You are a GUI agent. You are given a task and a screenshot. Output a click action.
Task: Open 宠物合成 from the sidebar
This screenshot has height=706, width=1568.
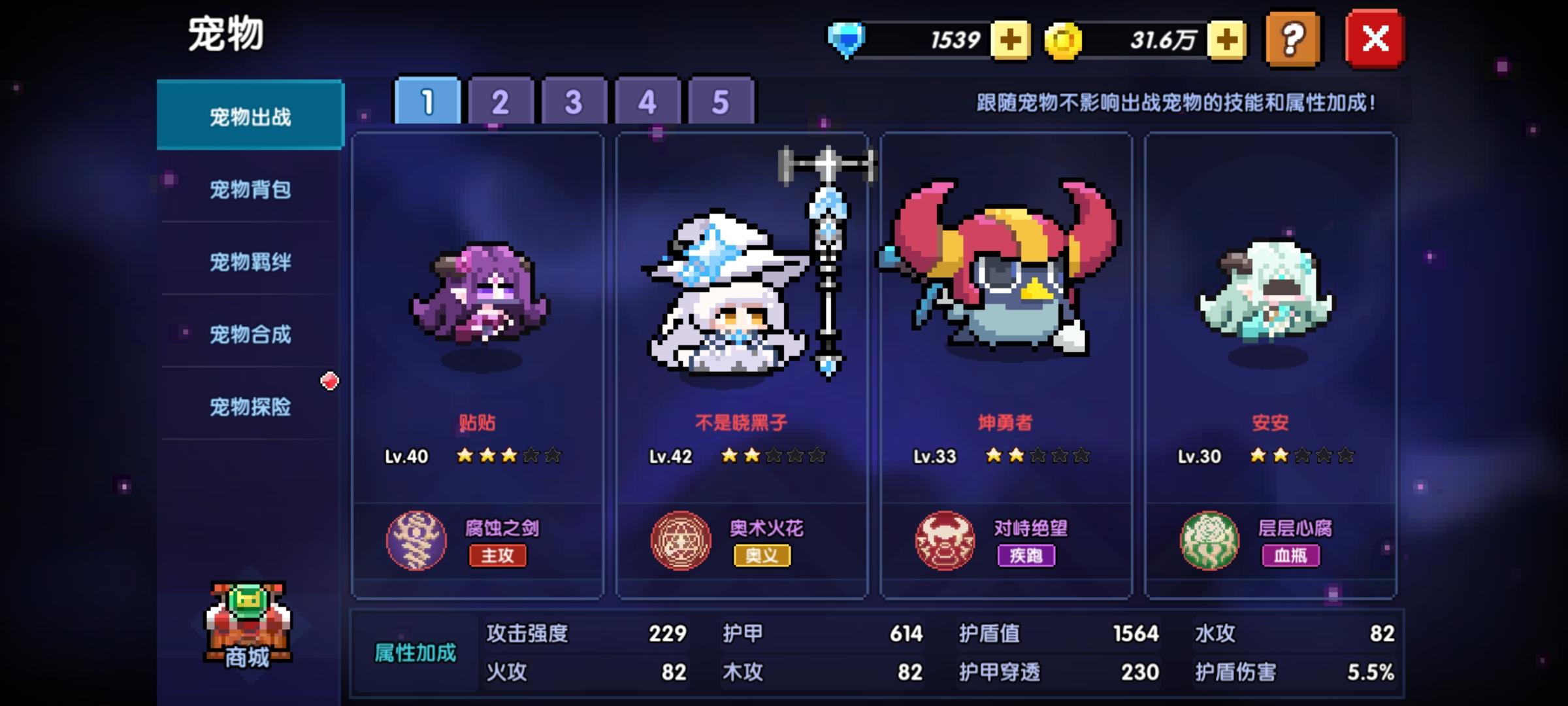click(x=250, y=335)
